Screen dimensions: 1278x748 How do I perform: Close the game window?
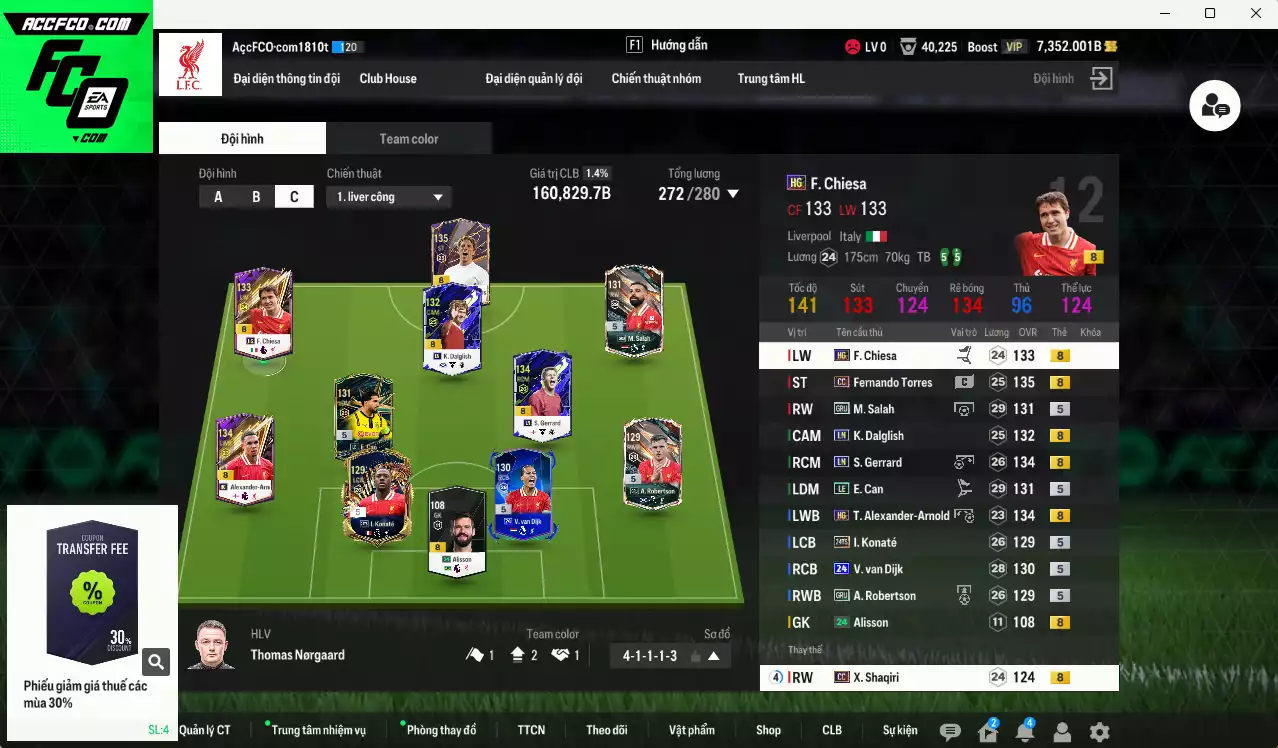(1256, 13)
